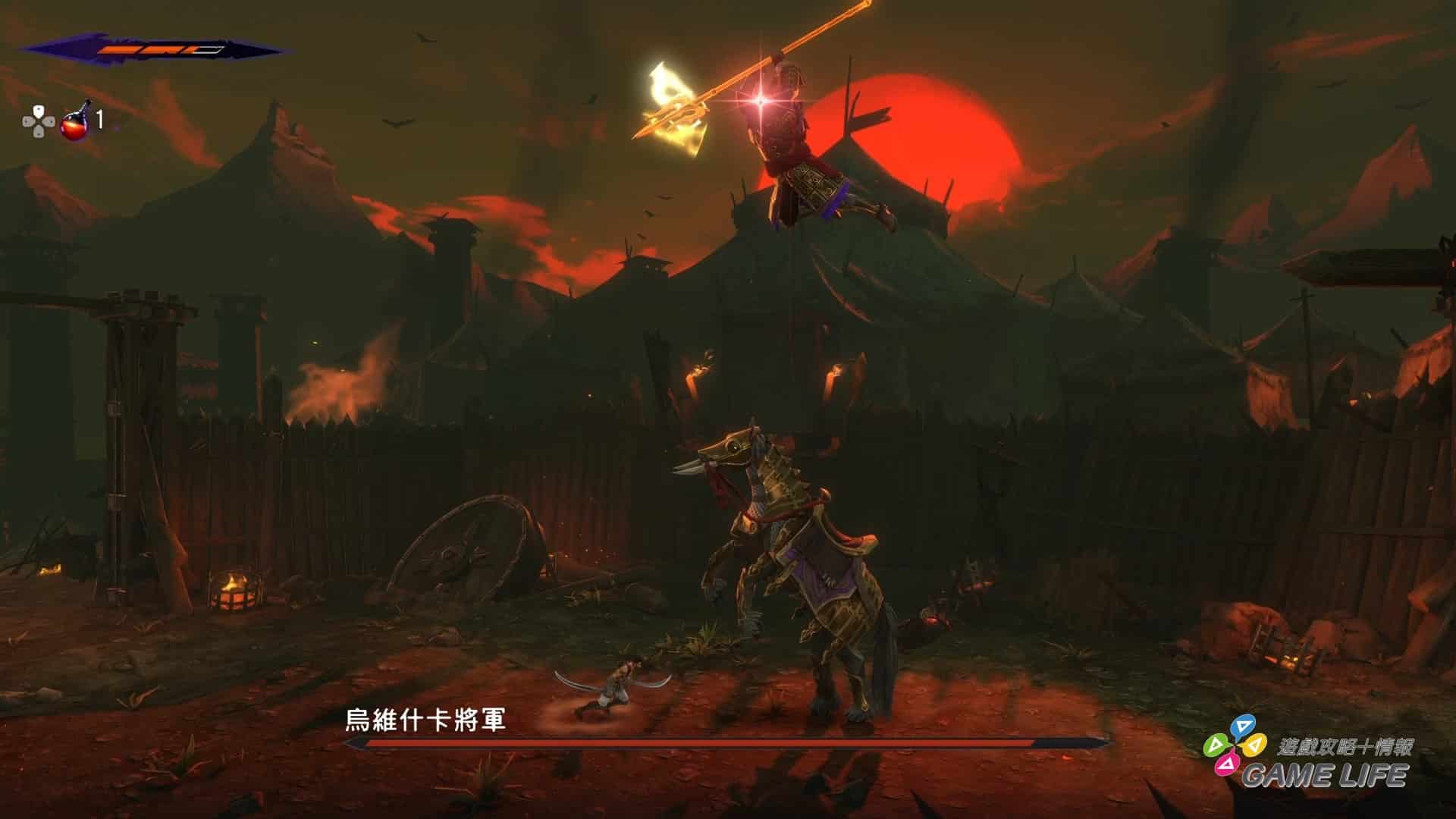
Task: Toggle the potion count indicator showing 1
Action: (101, 119)
